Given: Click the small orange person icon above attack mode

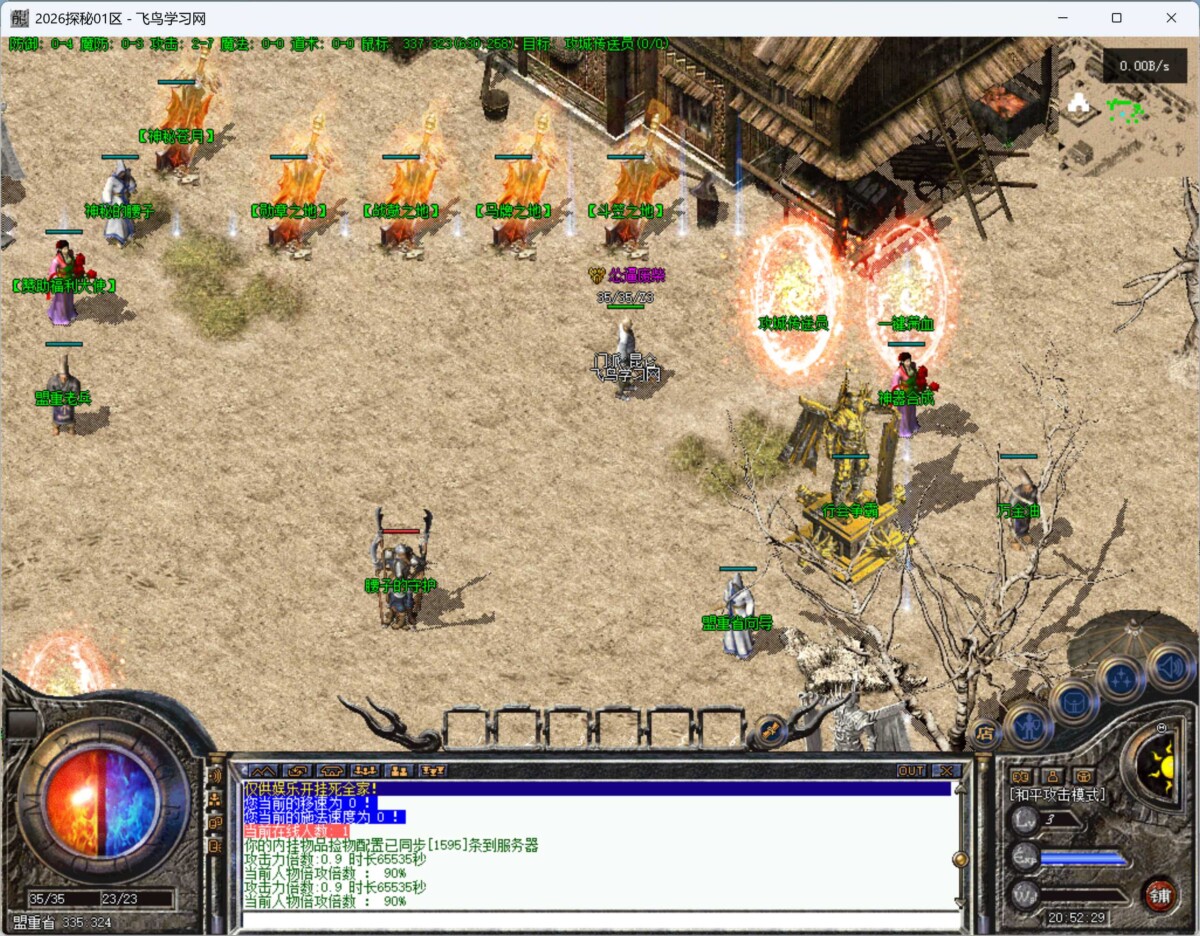Looking at the screenshot, I should [1052, 775].
